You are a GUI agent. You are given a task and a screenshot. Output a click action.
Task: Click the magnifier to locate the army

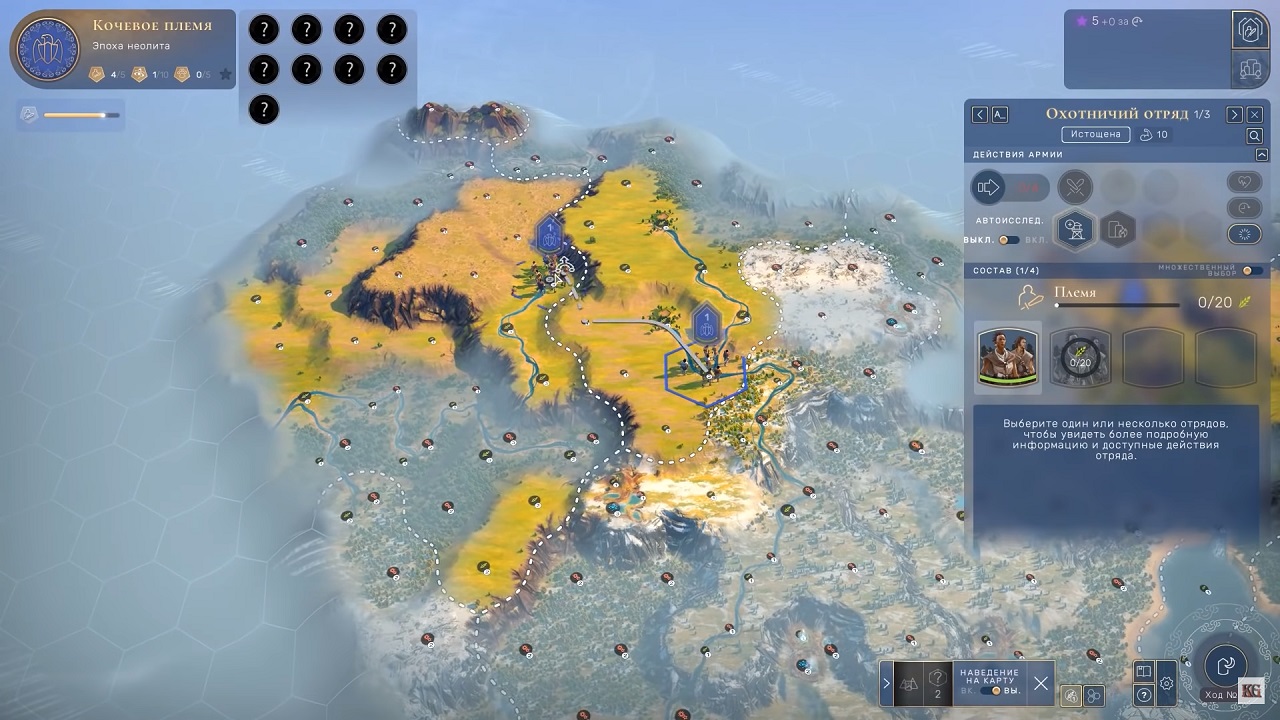point(1255,136)
